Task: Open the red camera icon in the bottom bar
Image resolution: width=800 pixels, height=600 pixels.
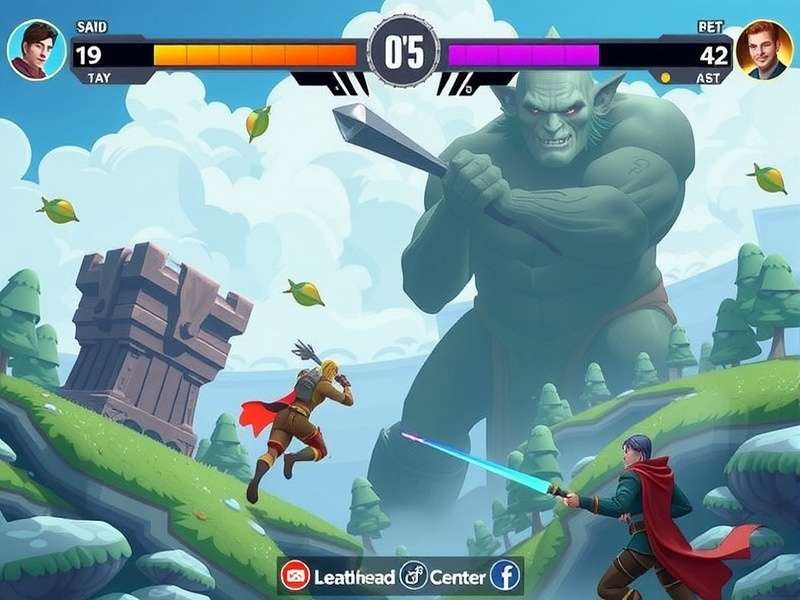Action: point(295,576)
